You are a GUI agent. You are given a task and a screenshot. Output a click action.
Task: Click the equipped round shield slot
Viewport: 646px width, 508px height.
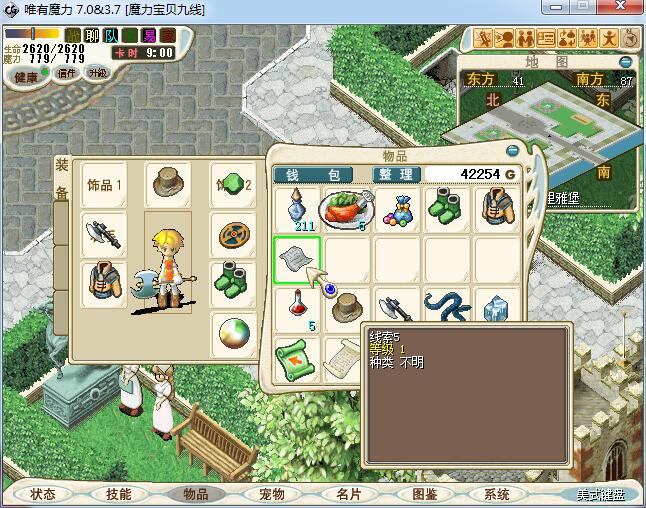pyautogui.click(x=234, y=235)
